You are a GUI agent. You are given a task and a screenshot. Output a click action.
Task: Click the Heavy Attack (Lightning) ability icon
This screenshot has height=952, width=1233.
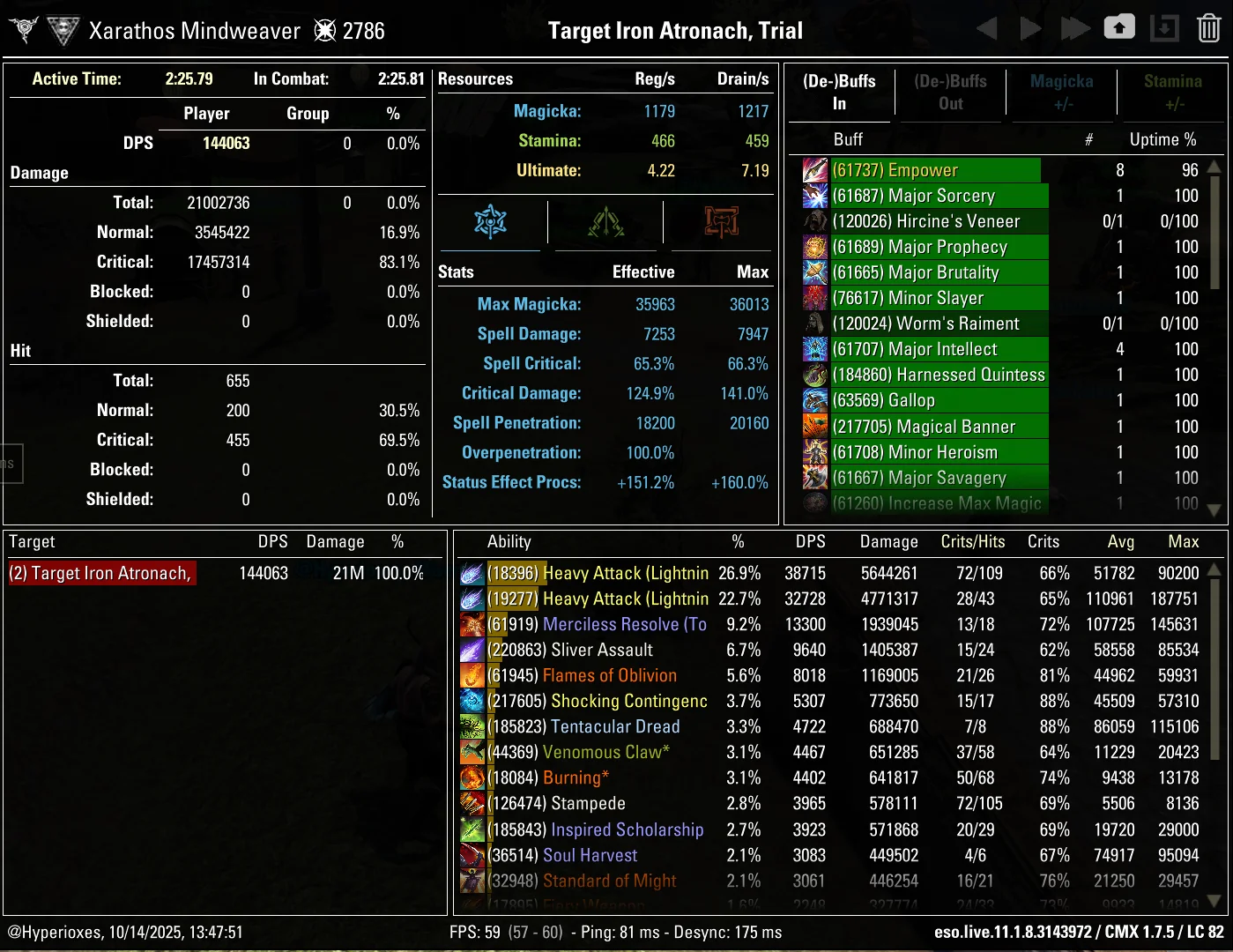point(472,573)
